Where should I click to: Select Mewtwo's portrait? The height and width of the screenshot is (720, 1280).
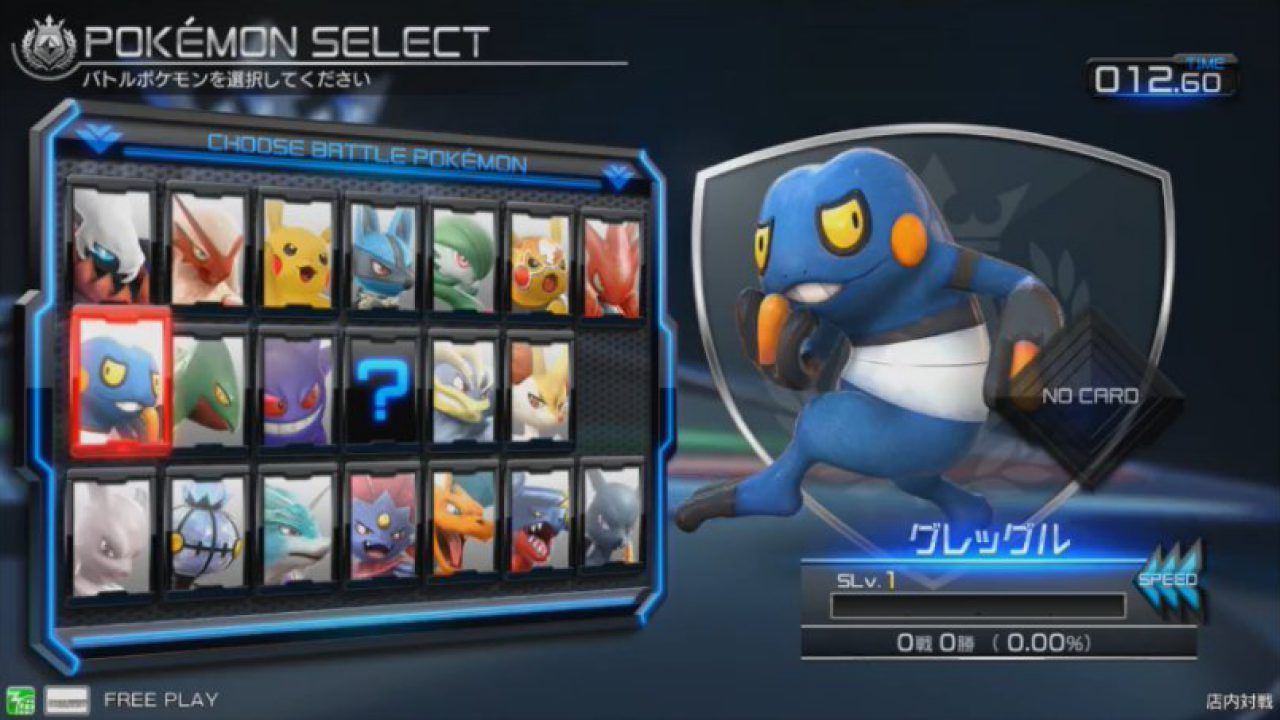(107, 525)
